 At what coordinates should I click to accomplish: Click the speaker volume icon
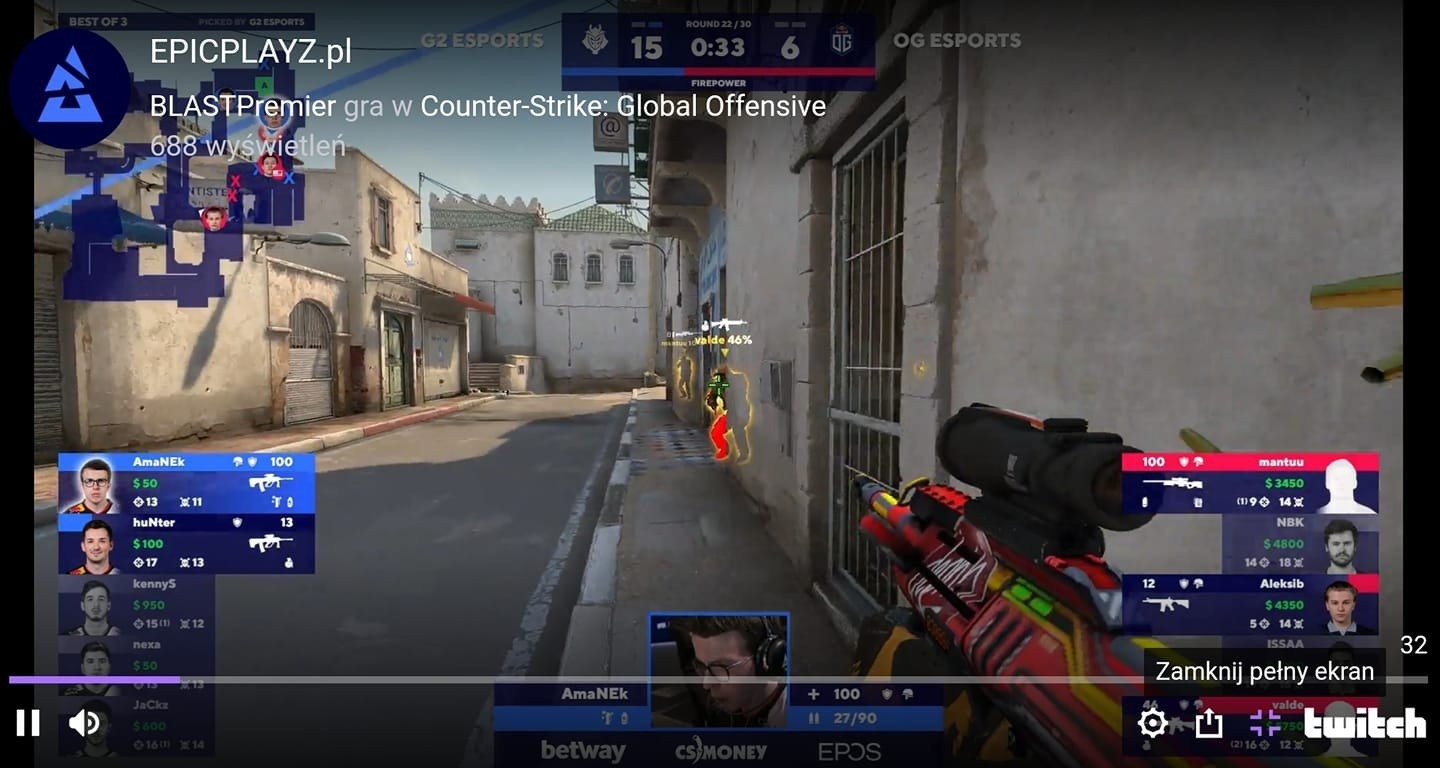click(85, 721)
